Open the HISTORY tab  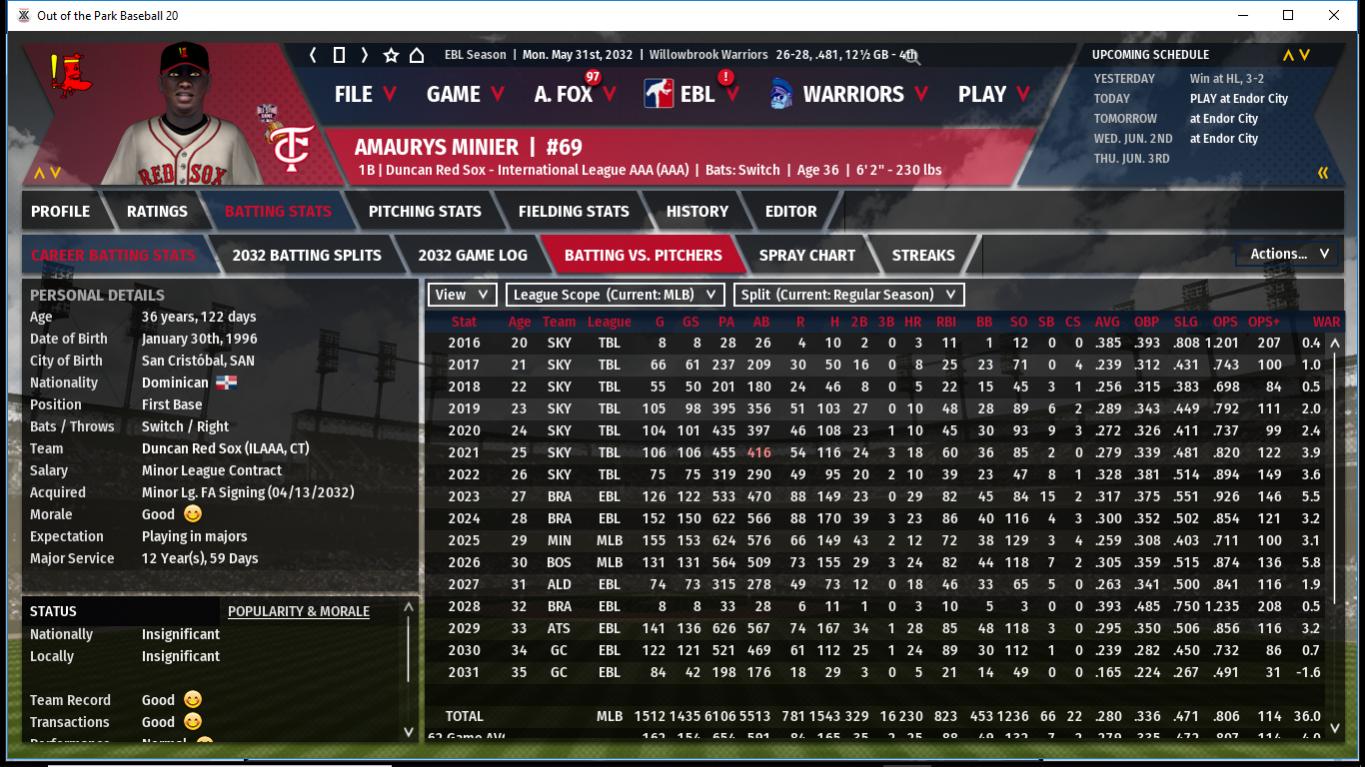point(697,211)
